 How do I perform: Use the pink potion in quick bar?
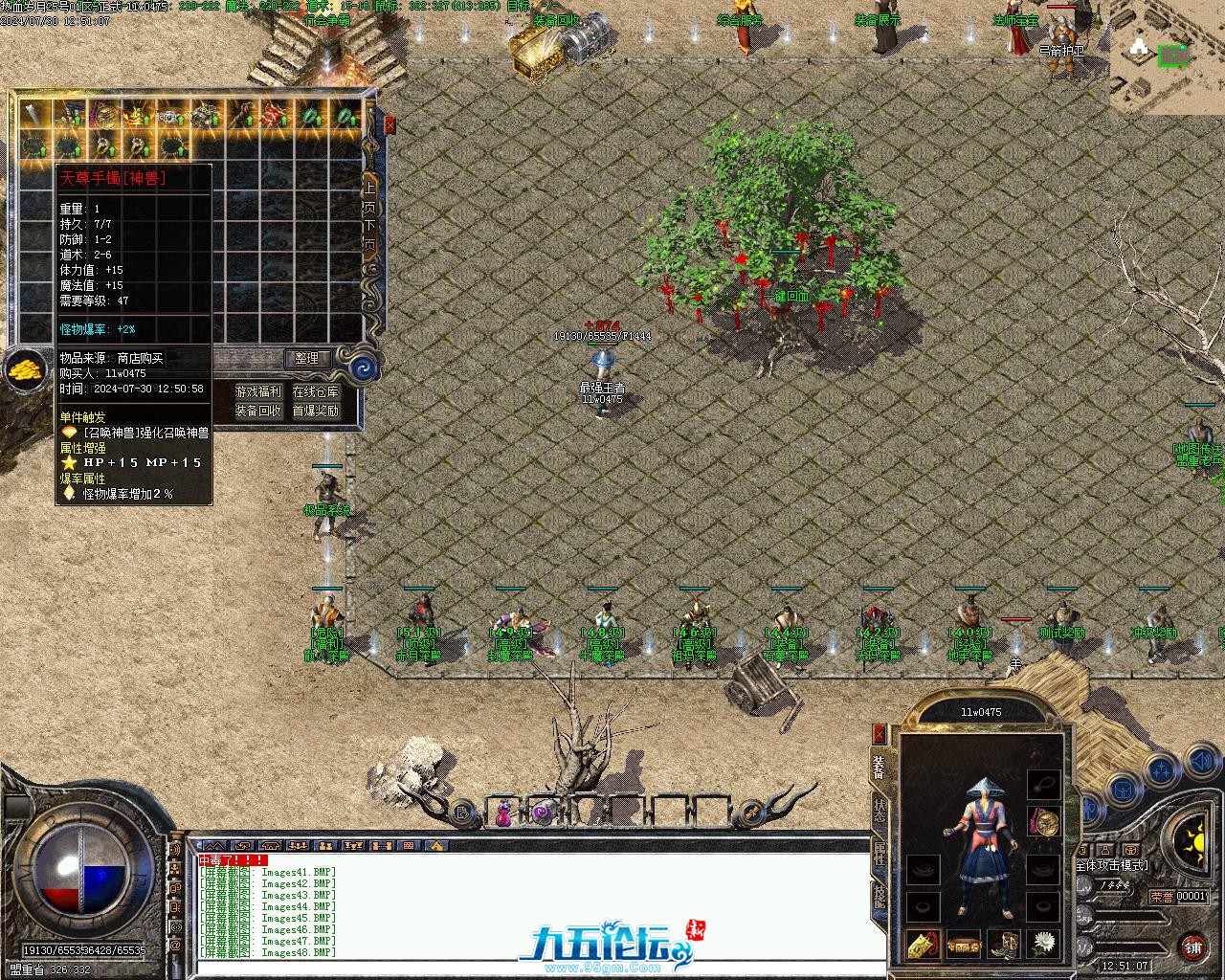tap(503, 814)
